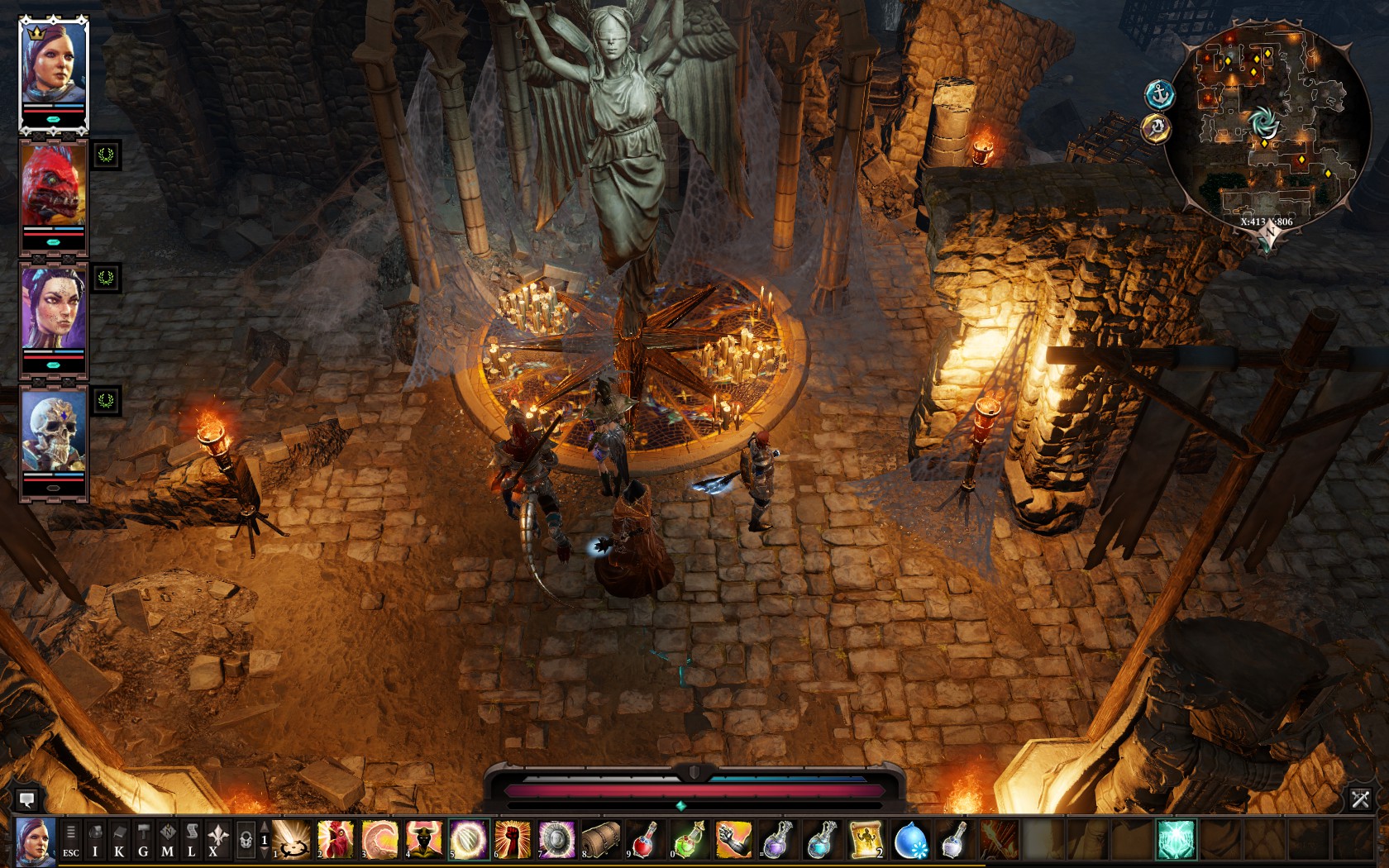Toggle the hotbar padlock
The width and height of the screenshot is (1389, 868).
(246, 840)
